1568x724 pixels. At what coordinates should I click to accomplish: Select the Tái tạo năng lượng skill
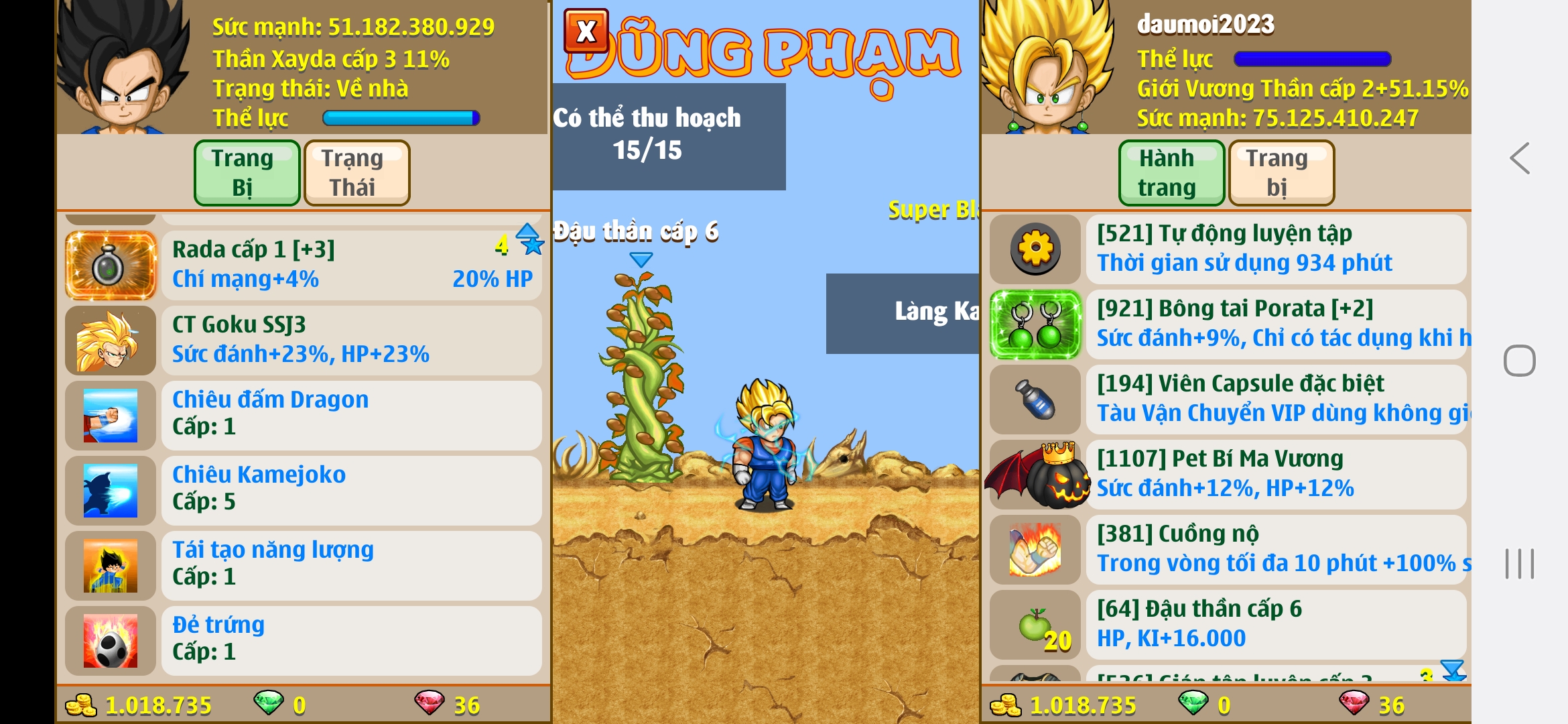(351, 565)
